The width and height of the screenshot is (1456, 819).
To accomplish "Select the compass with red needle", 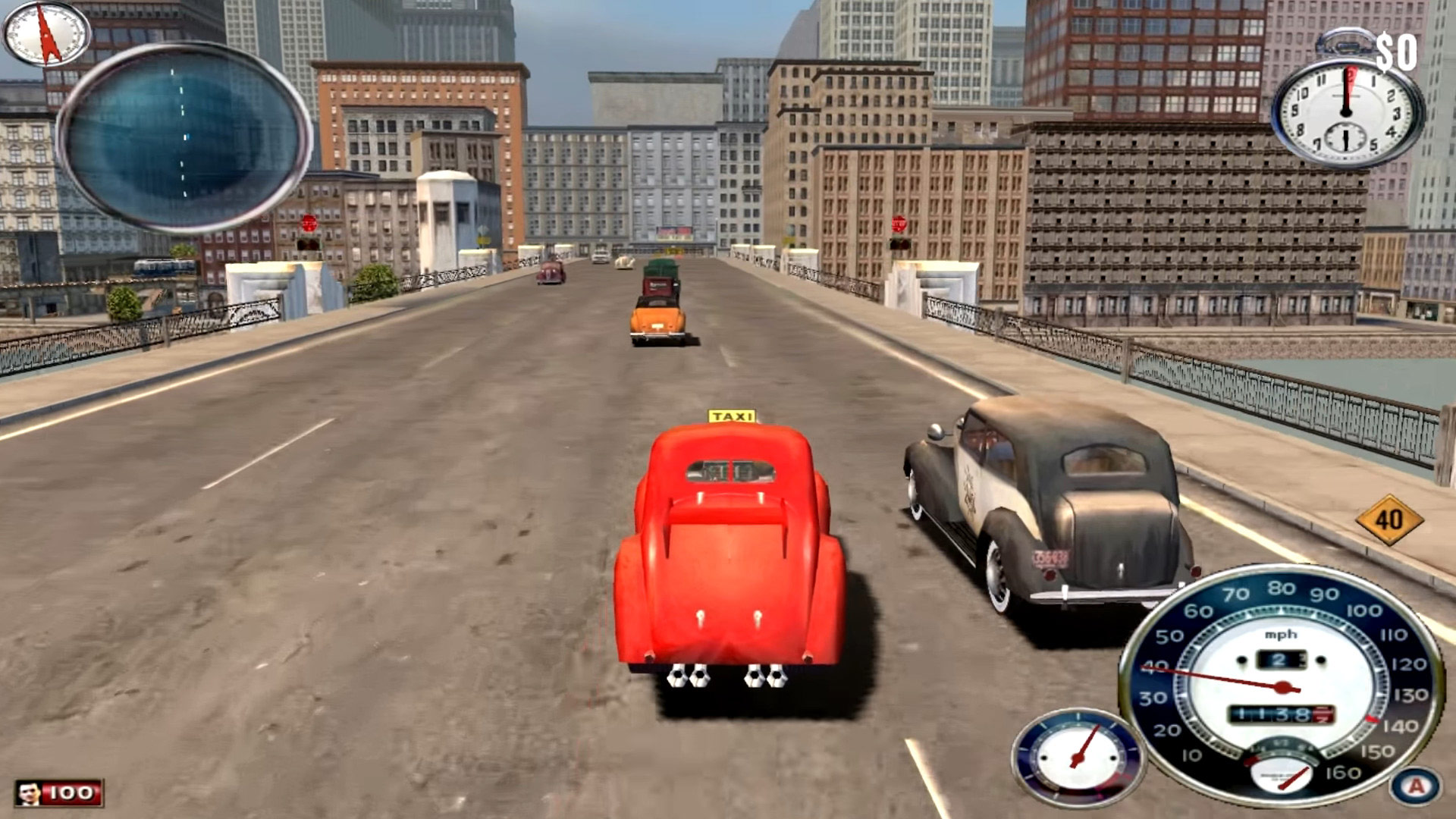I will [x=47, y=33].
